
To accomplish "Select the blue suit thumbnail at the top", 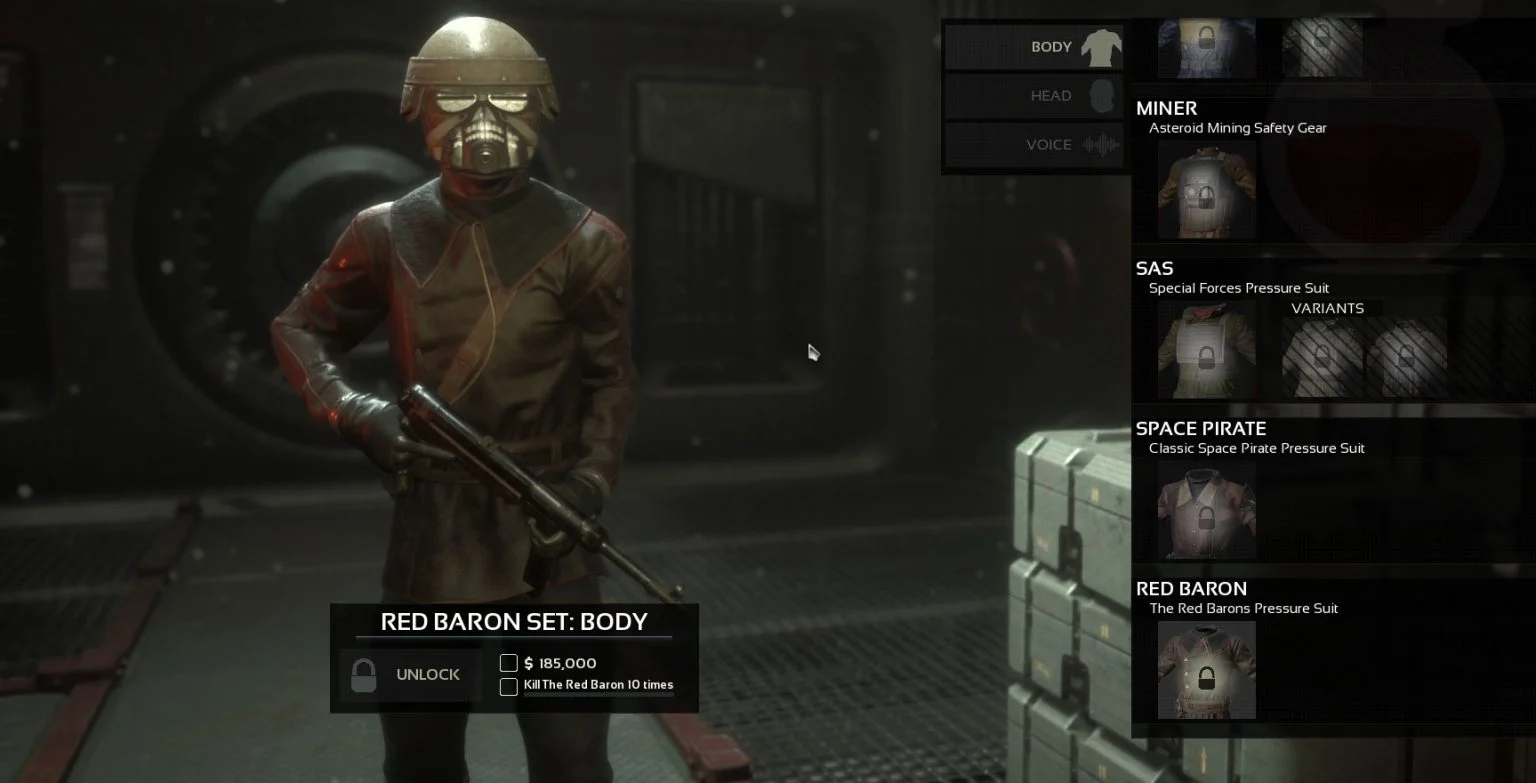I will click(x=1205, y=45).
